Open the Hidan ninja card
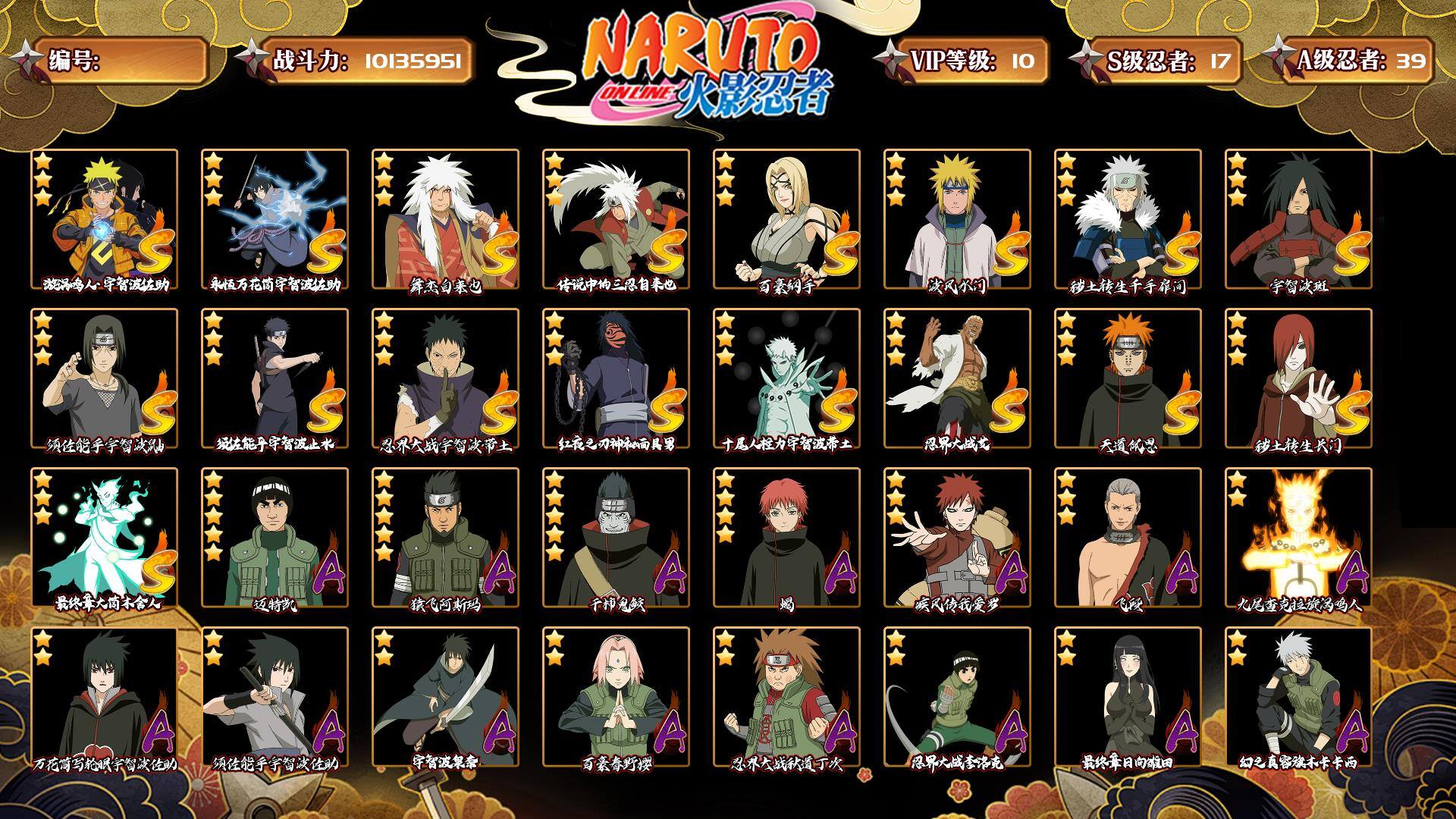The image size is (1456, 819). tap(1128, 538)
